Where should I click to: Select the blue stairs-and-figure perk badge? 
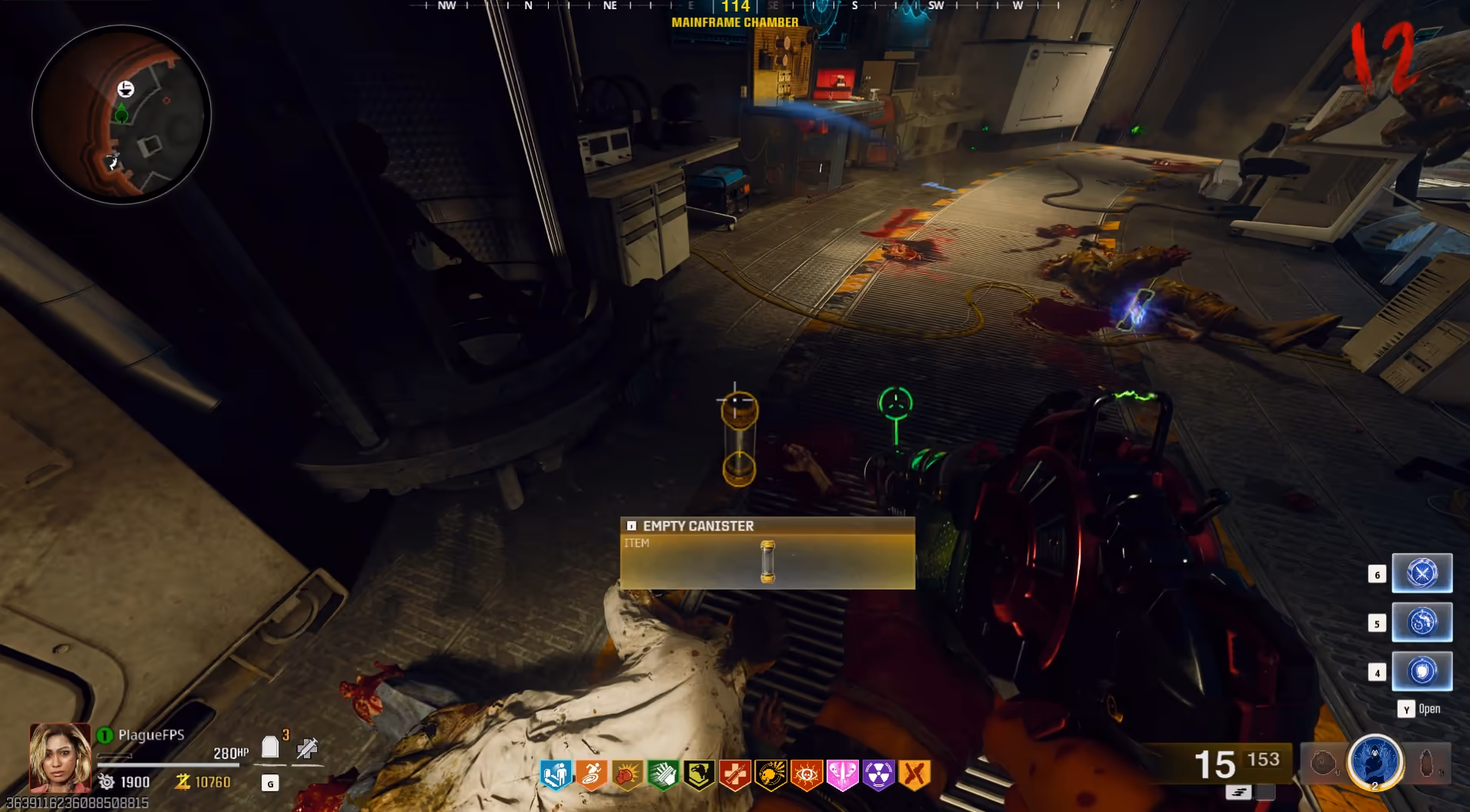click(x=556, y=775)
